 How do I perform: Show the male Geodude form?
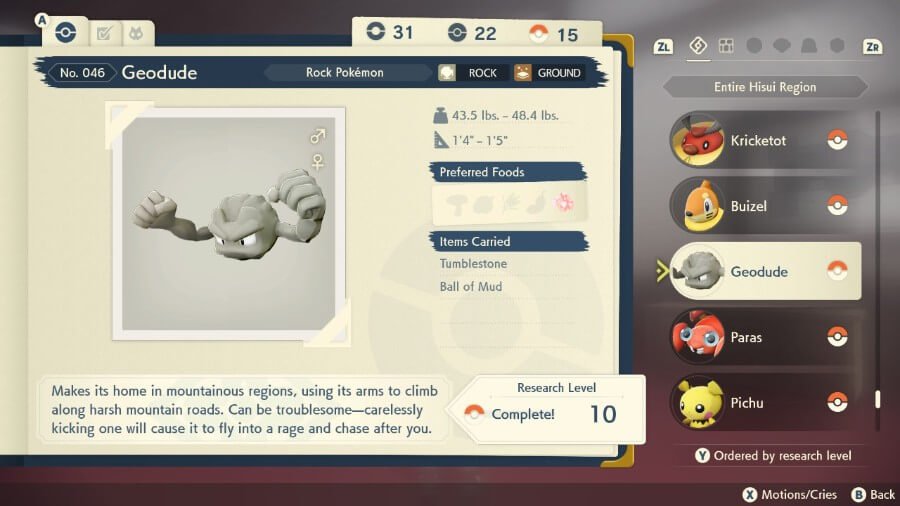pyautogui.click(x=318, y=136)
